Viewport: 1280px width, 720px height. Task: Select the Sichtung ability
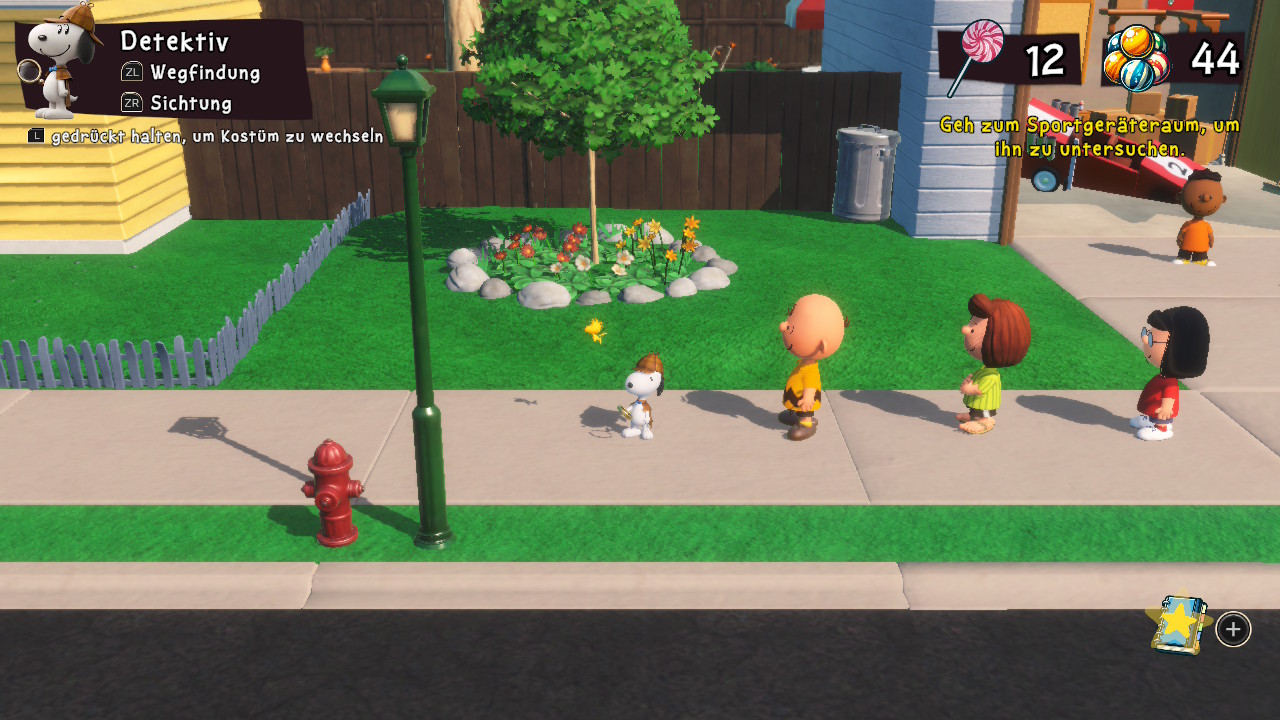[x=190, y=103]
